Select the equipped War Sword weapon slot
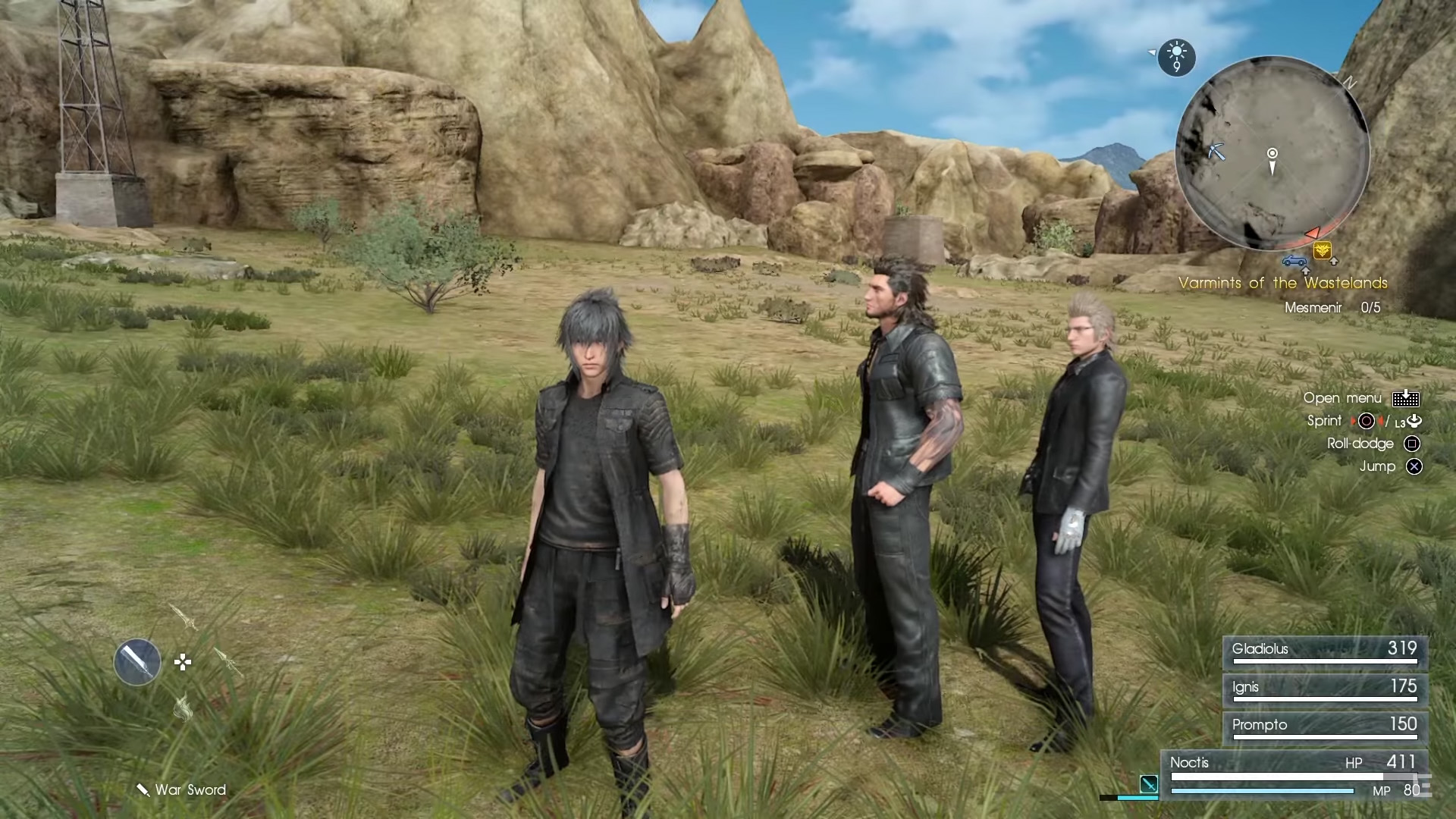 (137, 662)
